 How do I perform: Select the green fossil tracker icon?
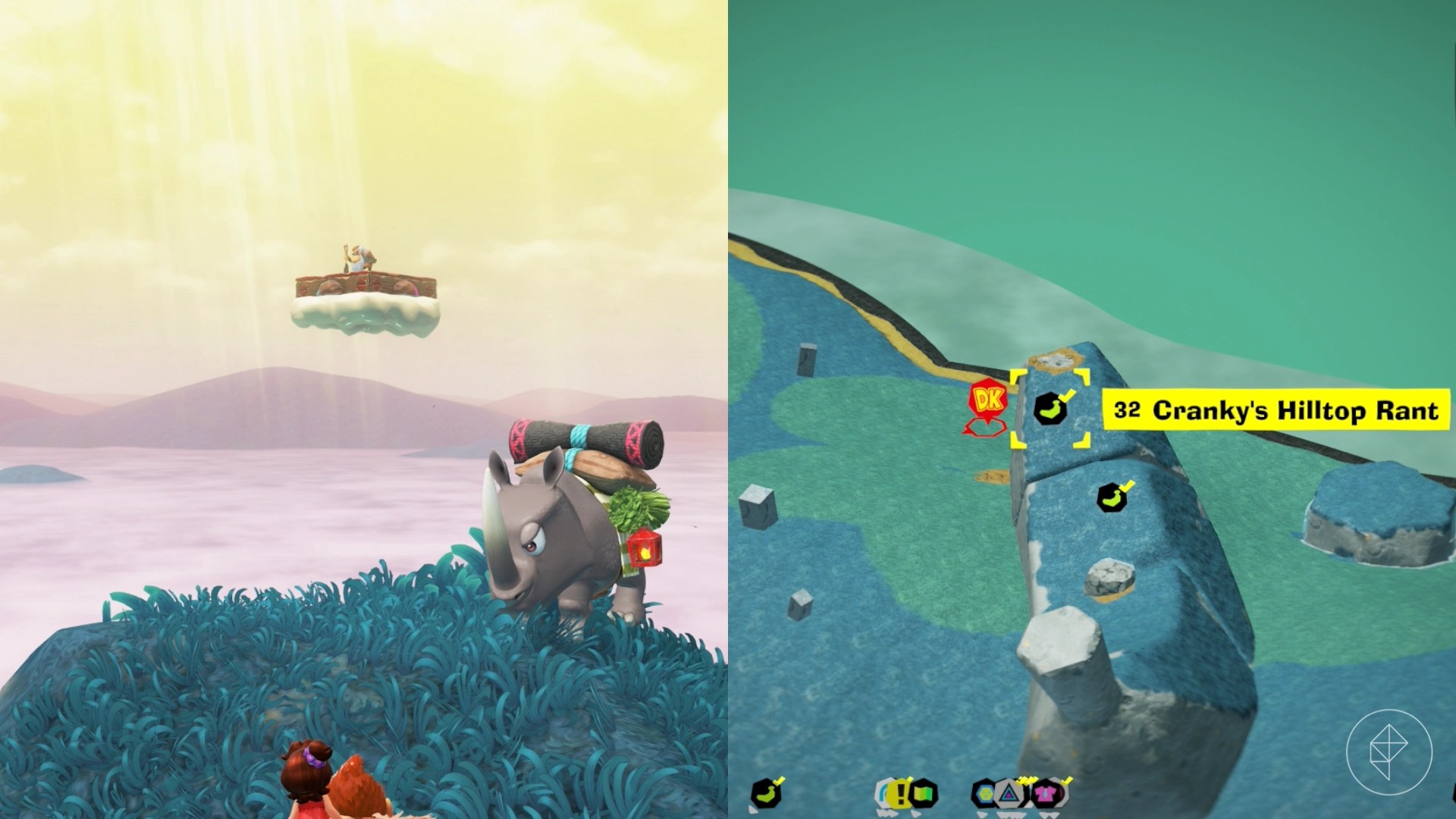(924, 794)
